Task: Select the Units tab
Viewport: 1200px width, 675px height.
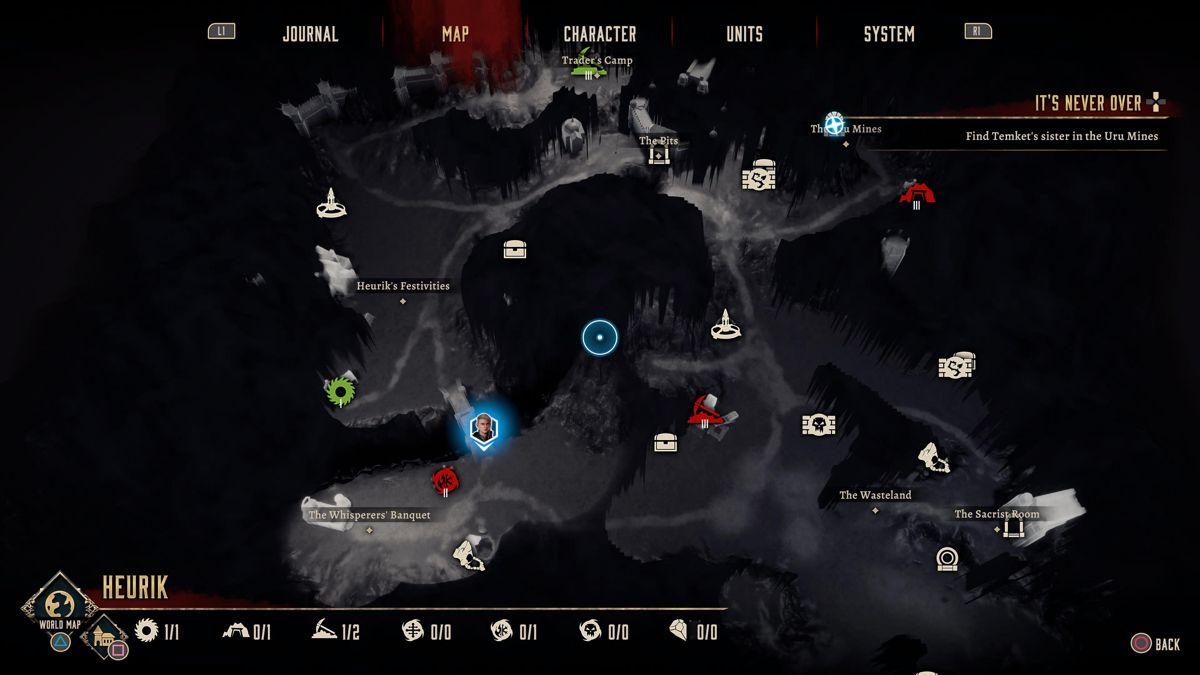Action: click(744, 34)
